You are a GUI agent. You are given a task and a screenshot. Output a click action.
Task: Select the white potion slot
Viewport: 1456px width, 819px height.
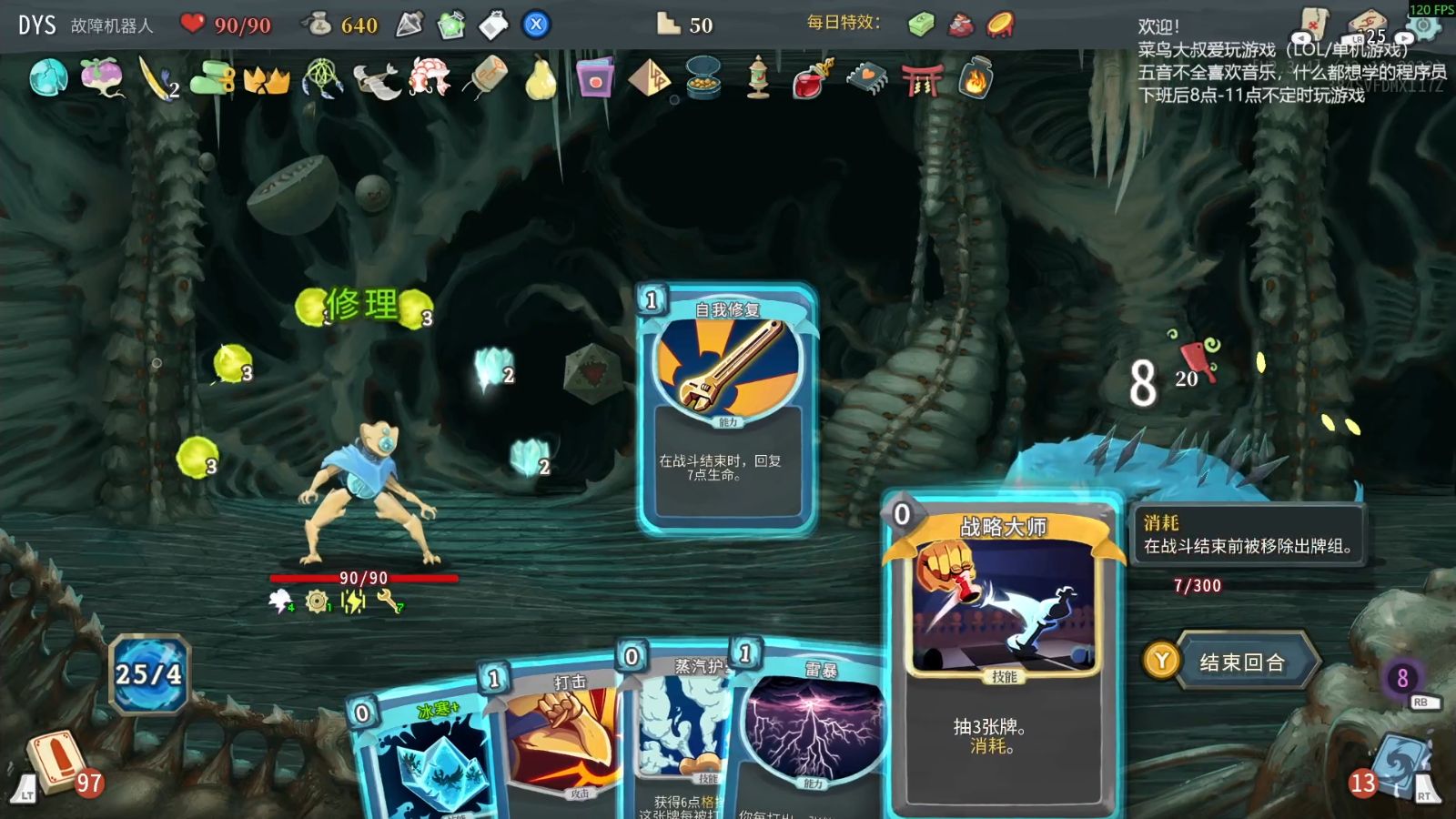point(493,25)
